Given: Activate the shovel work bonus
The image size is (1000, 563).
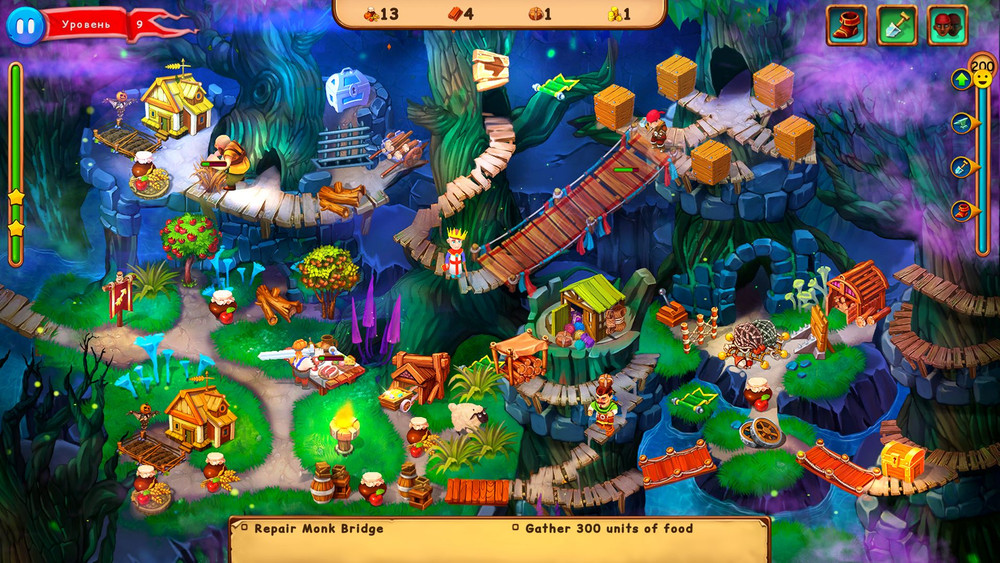Looking at the screenshot, I should click(x=896, y=25).
